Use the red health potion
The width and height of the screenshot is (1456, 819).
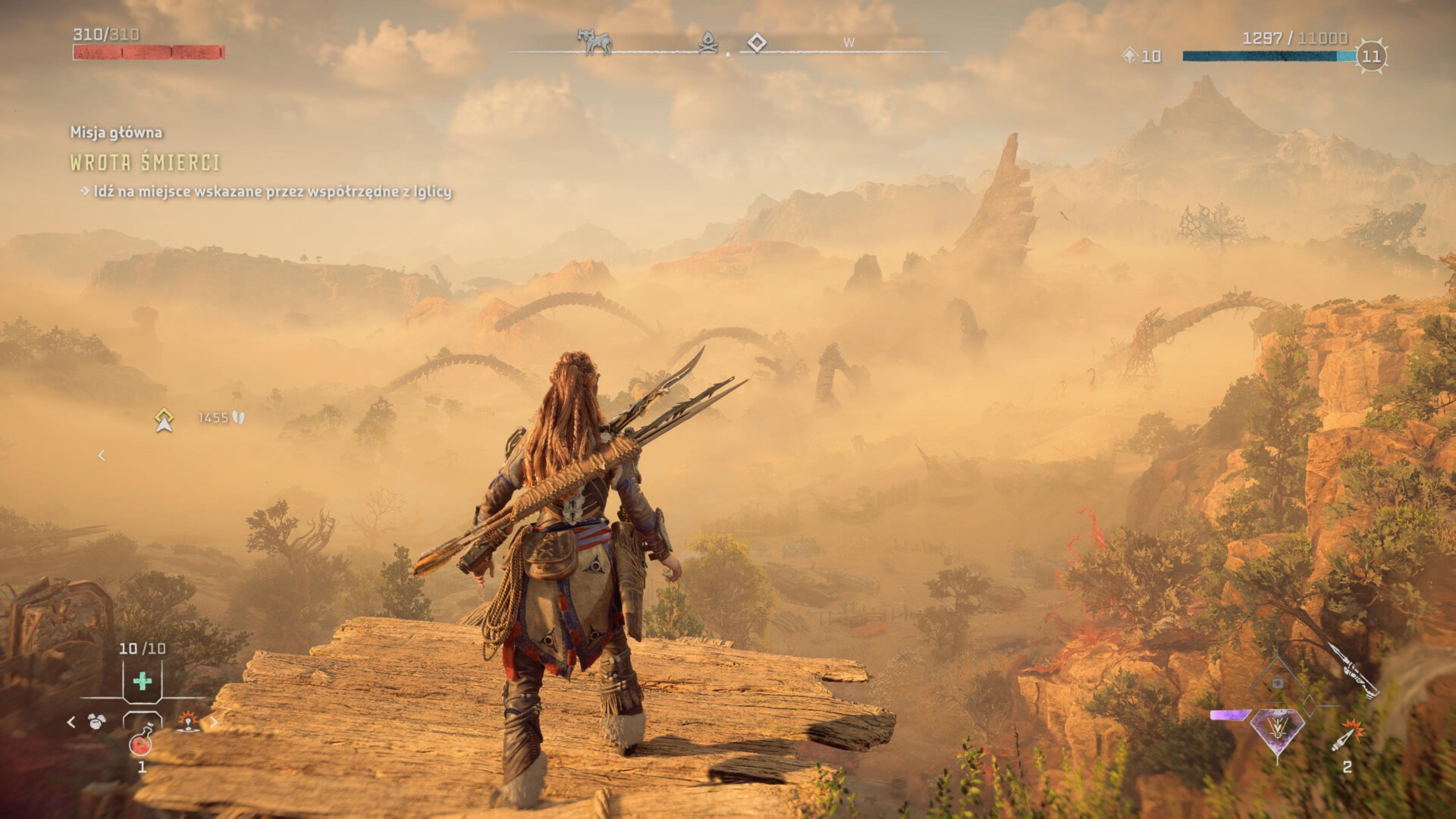[x=142, y=742]
